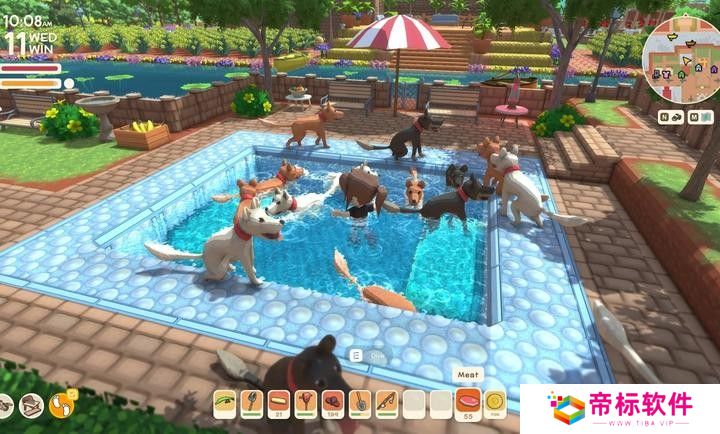Select the bread item slot
The image size is (720, 434).
click(278, 403)
